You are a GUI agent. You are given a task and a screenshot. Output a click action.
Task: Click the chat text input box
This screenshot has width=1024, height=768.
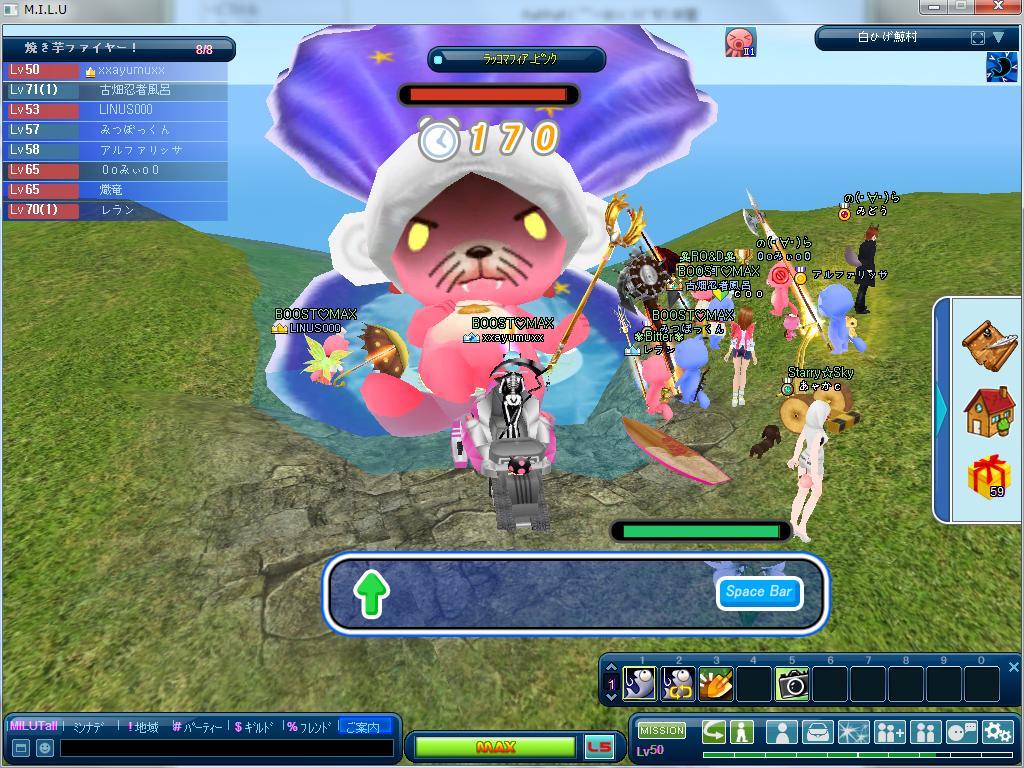[227, 748]
